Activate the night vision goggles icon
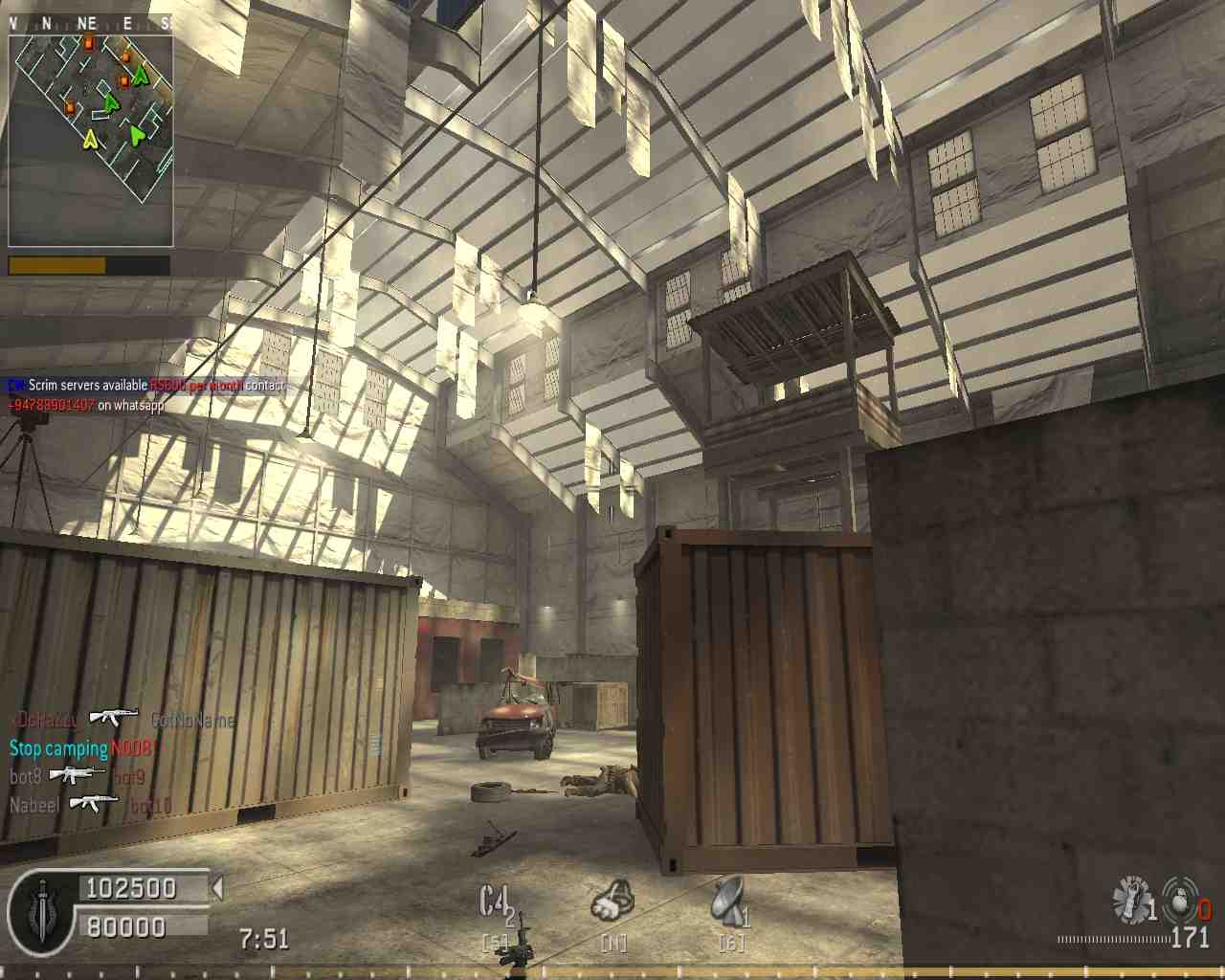Viewport: 1225px width, 980px height. pos(612,902)
